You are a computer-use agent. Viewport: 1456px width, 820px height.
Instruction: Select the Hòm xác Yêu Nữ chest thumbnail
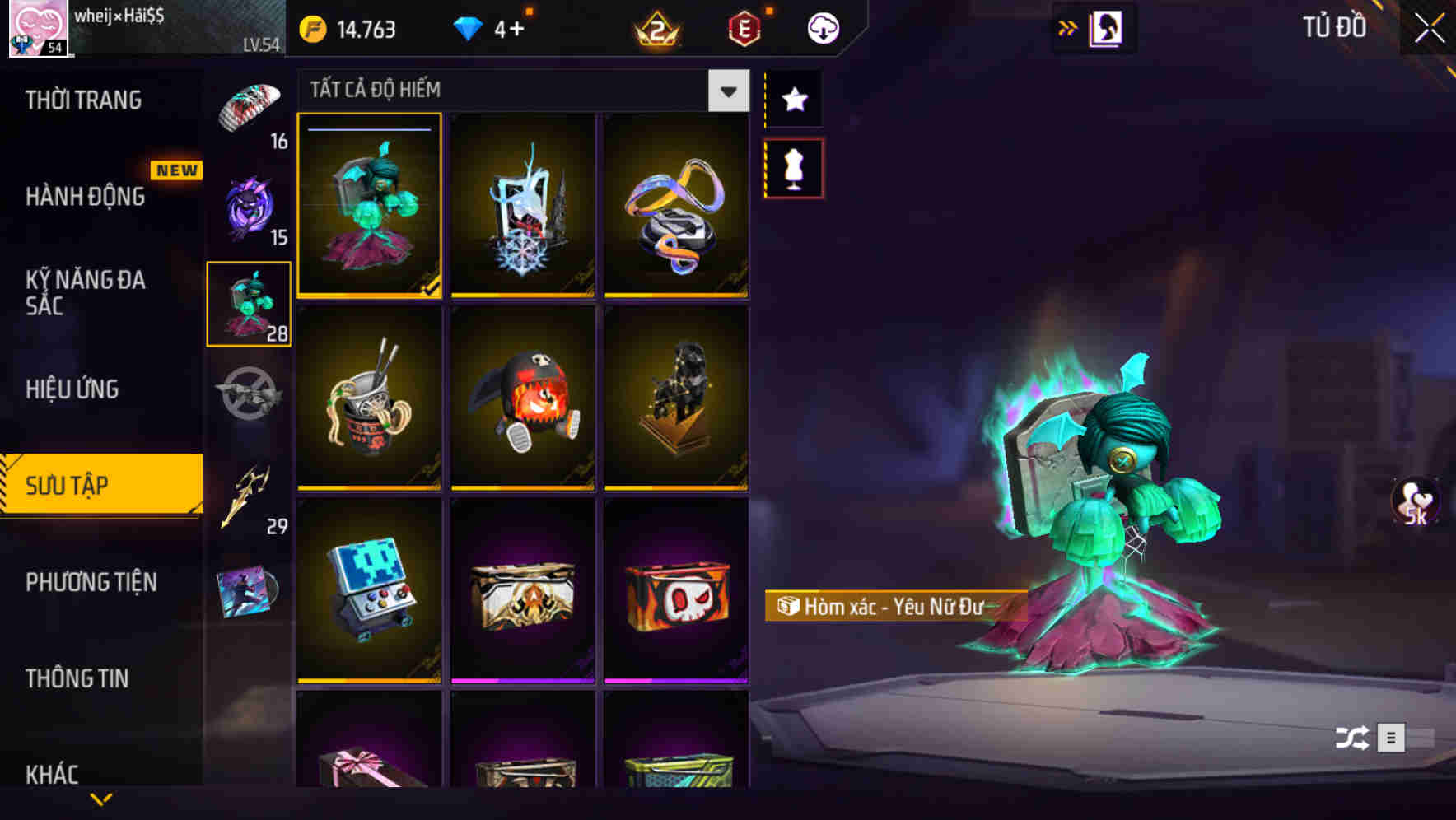click(x=370, y=206)
